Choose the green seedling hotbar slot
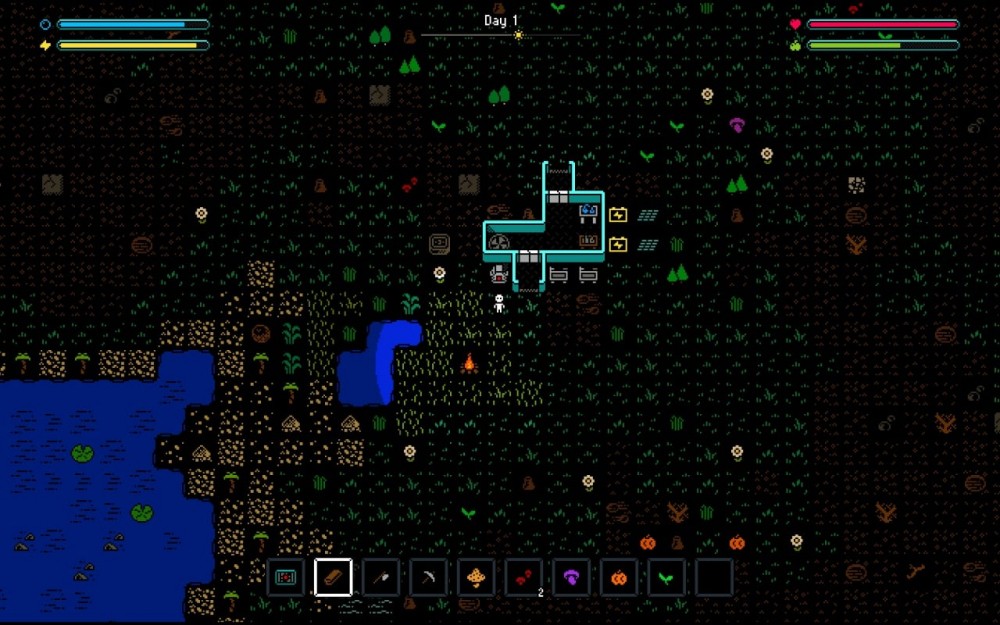The width and height of the screenshot is (1000, 625). click(666, 577)
